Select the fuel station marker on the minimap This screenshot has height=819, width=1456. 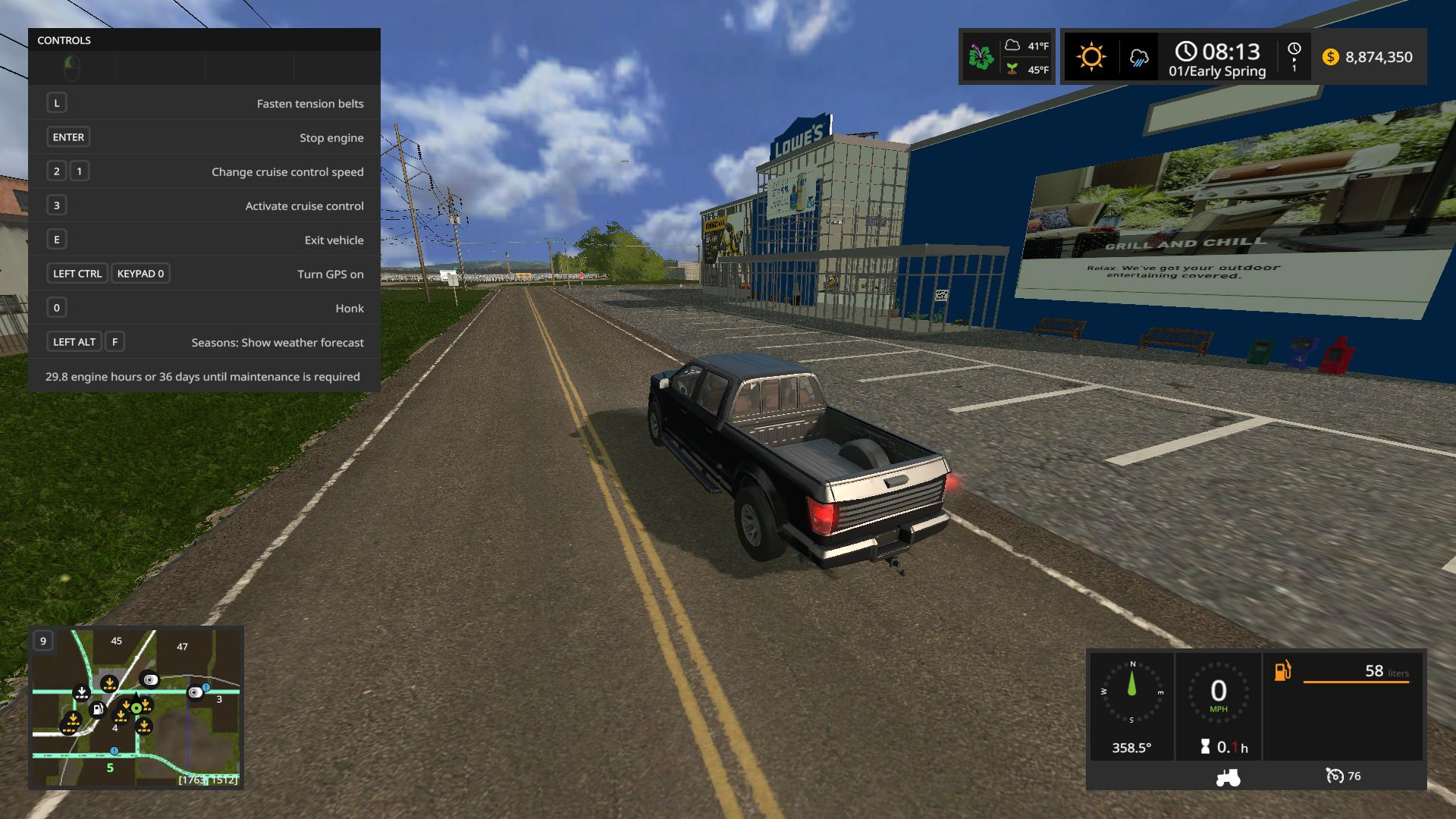click(97, 710)
